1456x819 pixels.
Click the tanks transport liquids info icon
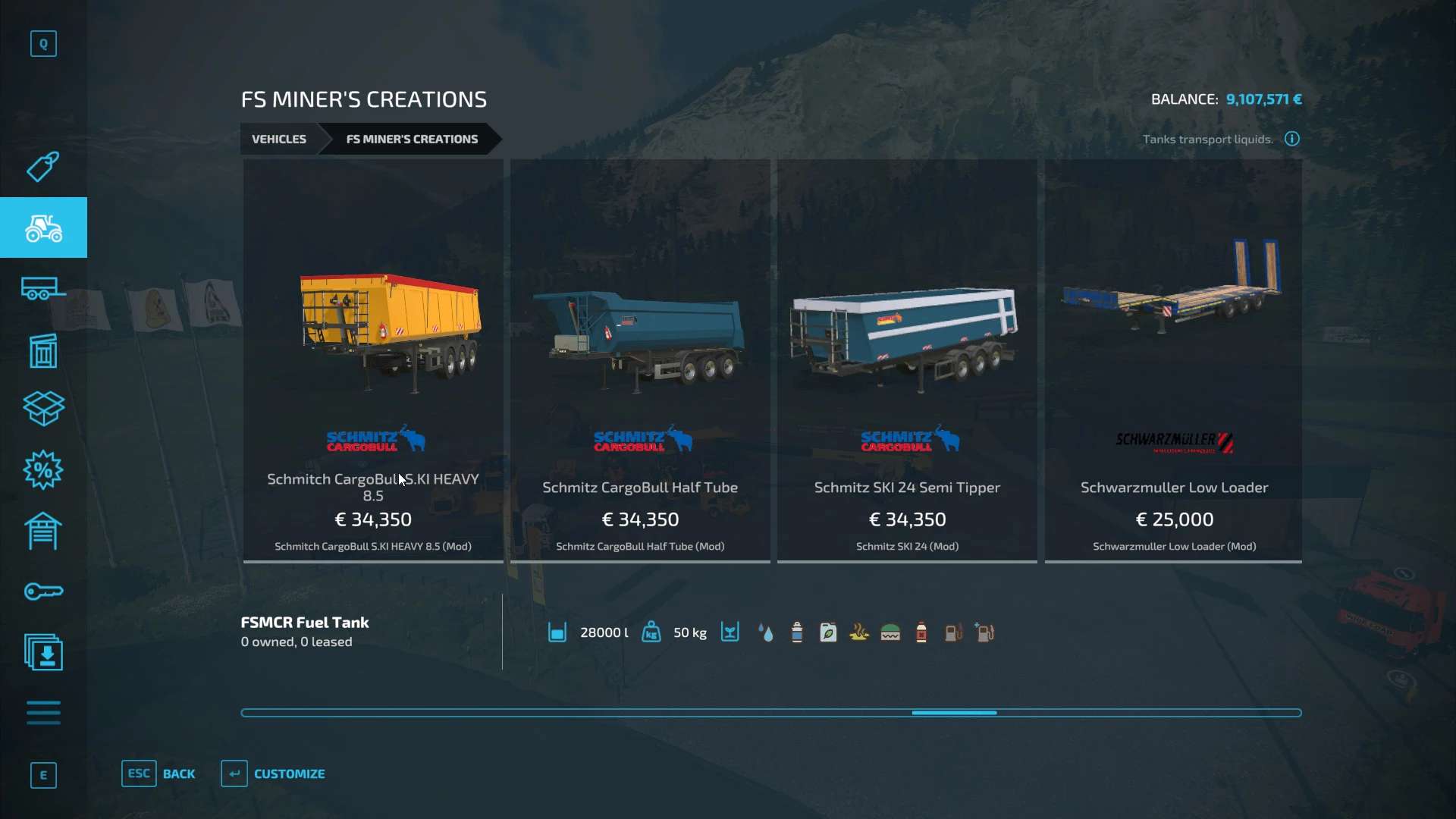click(x=1291, y=139)
